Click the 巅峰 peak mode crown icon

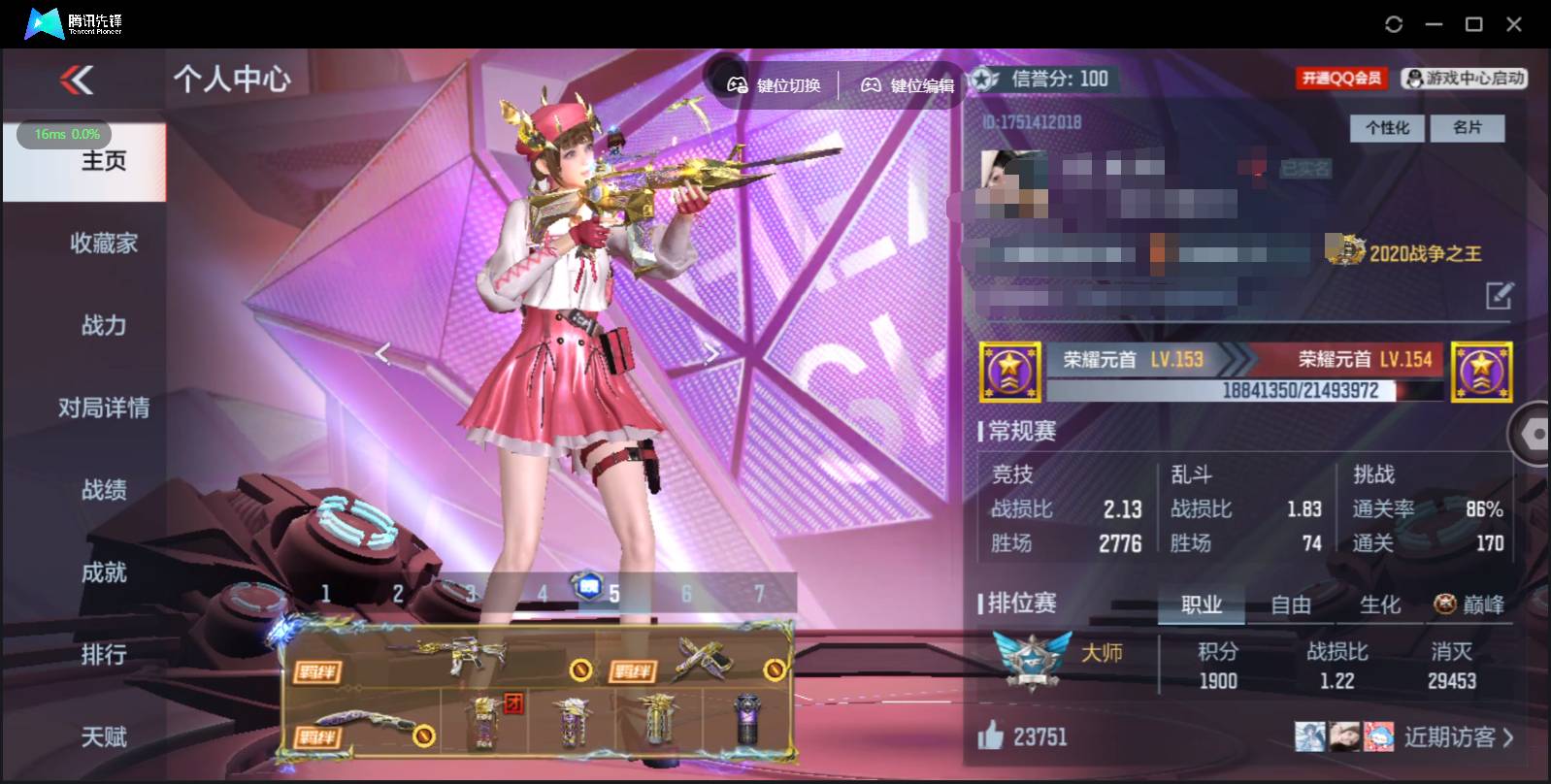(x=1443, y=604)
